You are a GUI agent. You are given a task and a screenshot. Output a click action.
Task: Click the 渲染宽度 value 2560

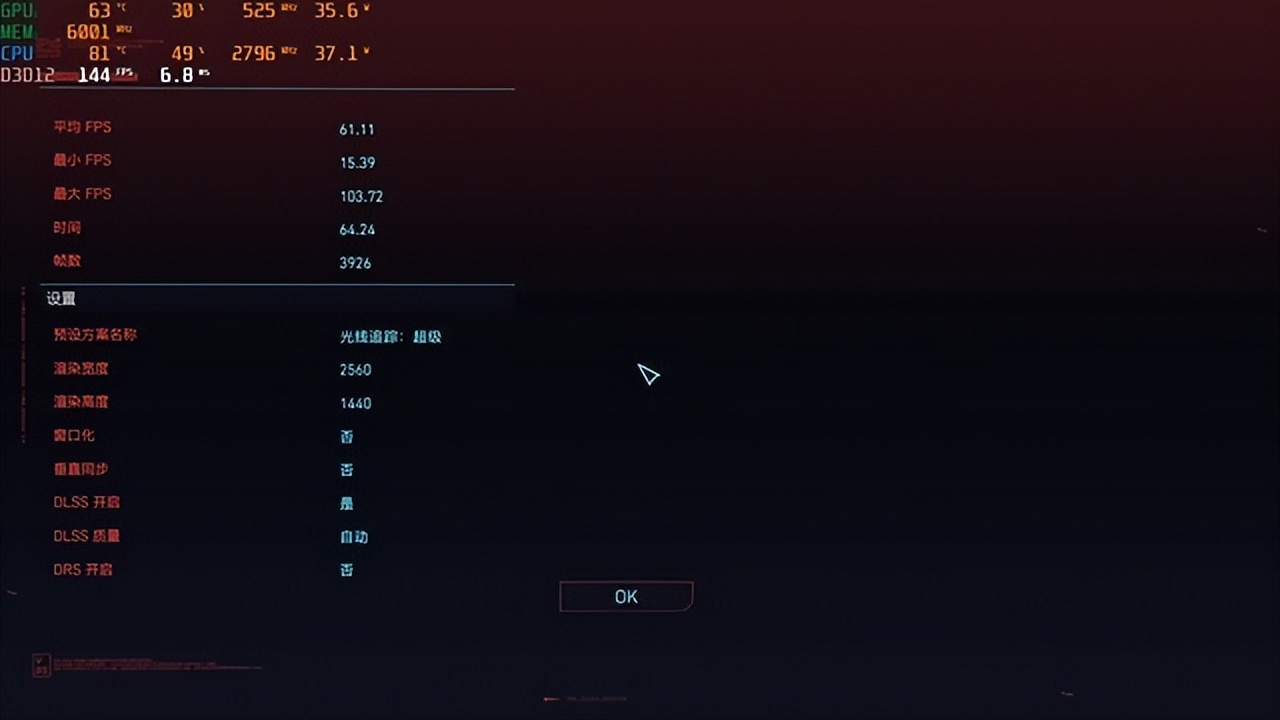click(357, 369)
